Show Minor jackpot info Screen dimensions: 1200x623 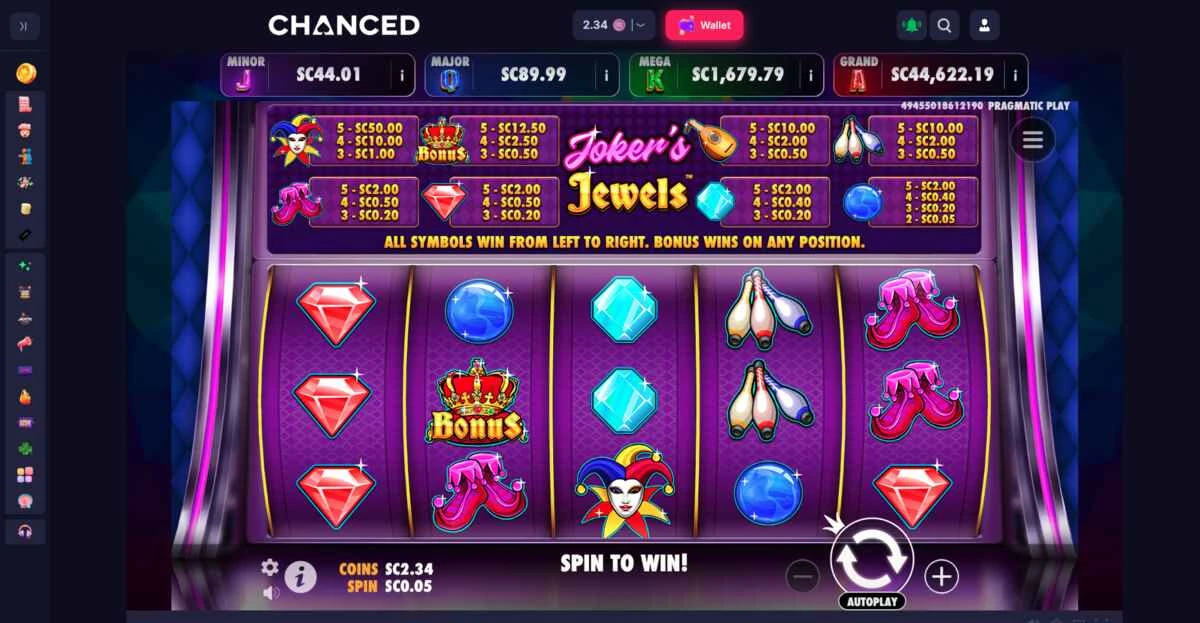tap(402, 75)
